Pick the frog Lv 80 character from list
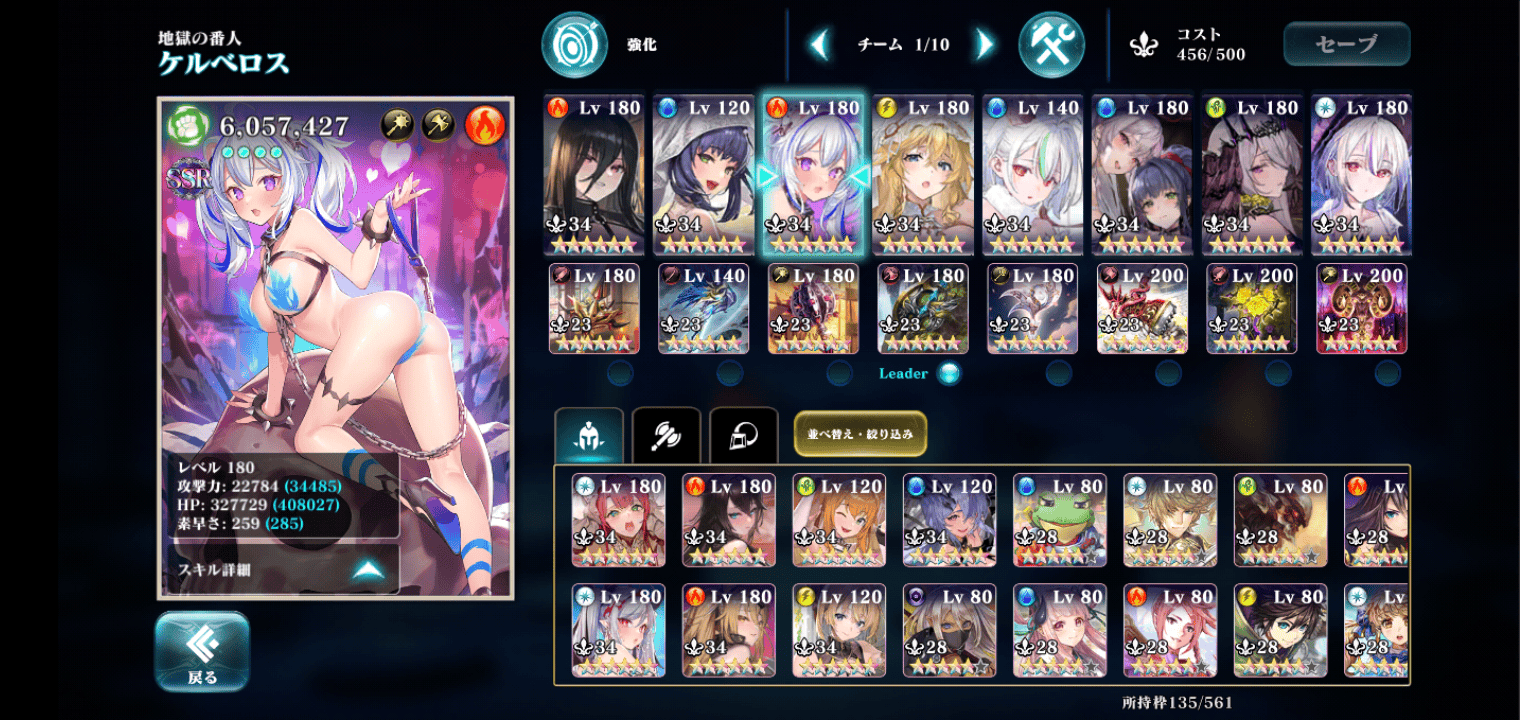This screenshot has width=1520, height=720. (1059, 520)
